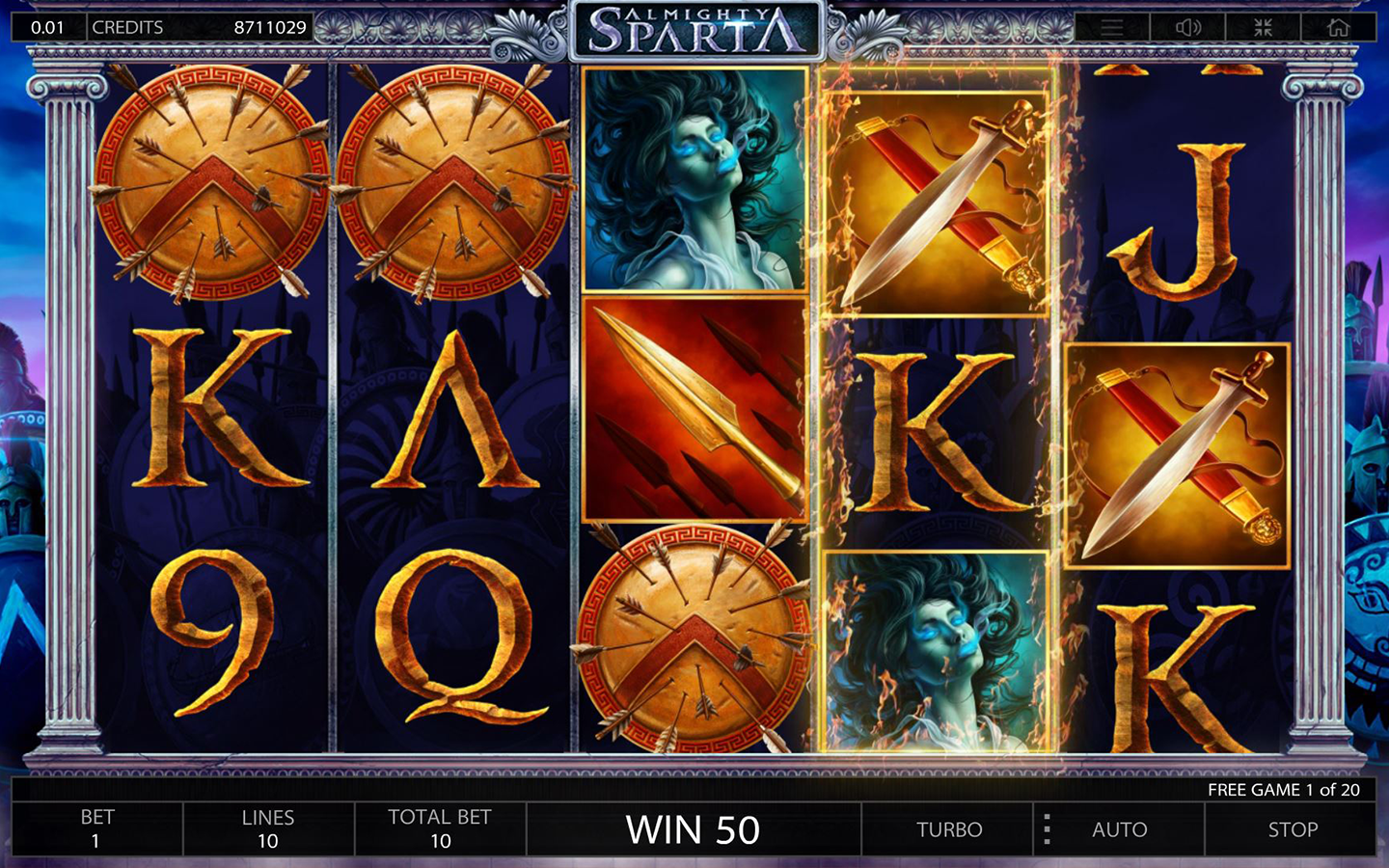Click the three-dot handle between Turbo and Auto

[1047, 829]
